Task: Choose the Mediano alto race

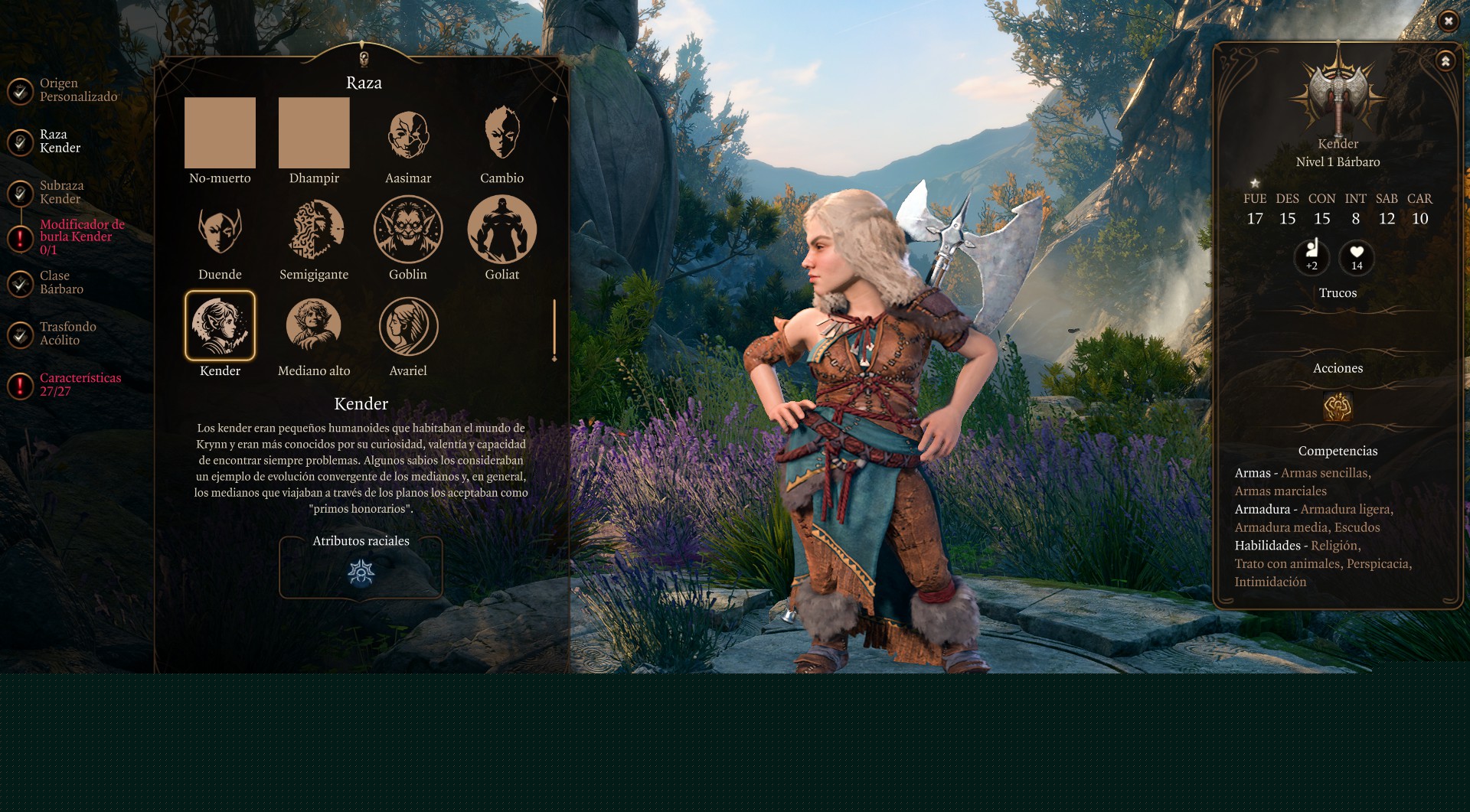Action: pos(314,326)
